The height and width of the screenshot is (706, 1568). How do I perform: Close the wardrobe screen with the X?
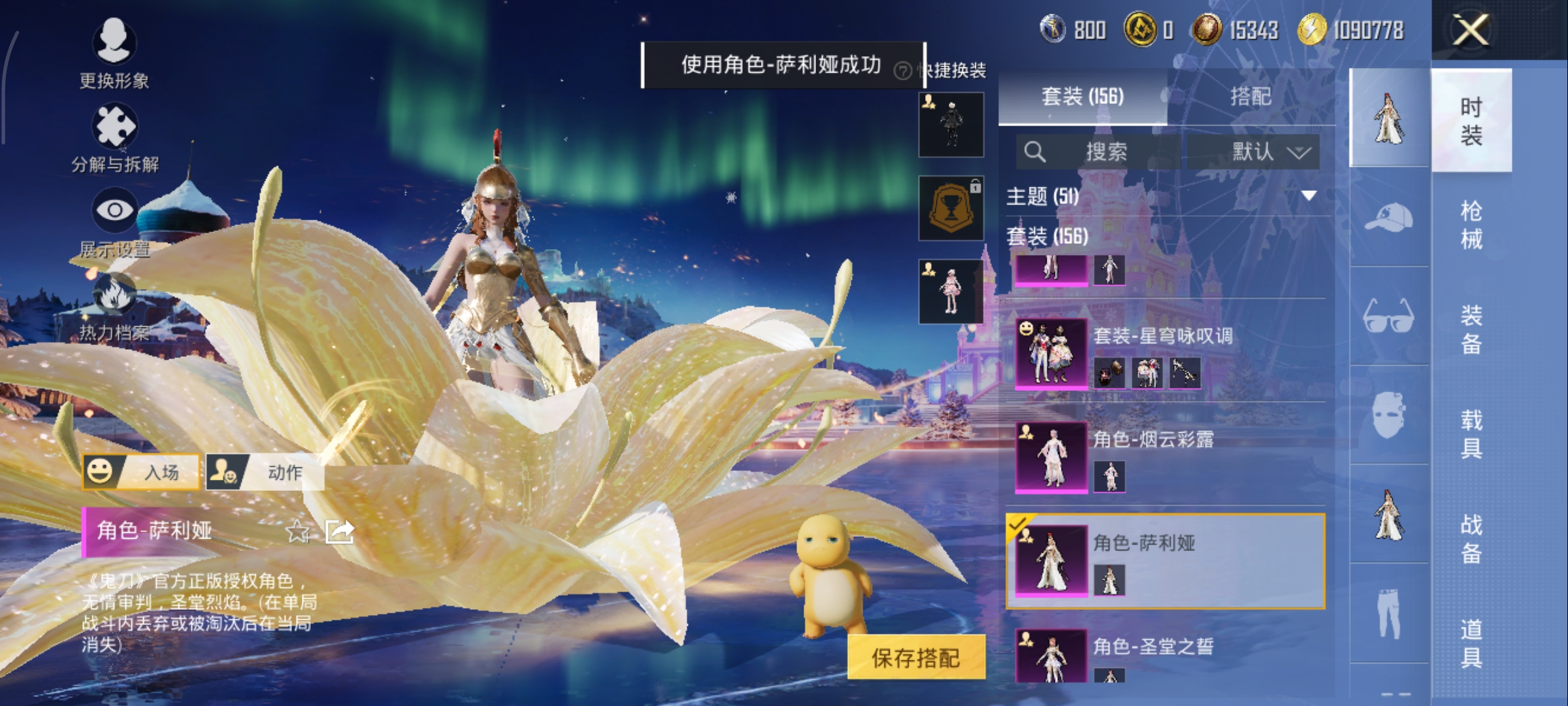(x=1470, y=30)
